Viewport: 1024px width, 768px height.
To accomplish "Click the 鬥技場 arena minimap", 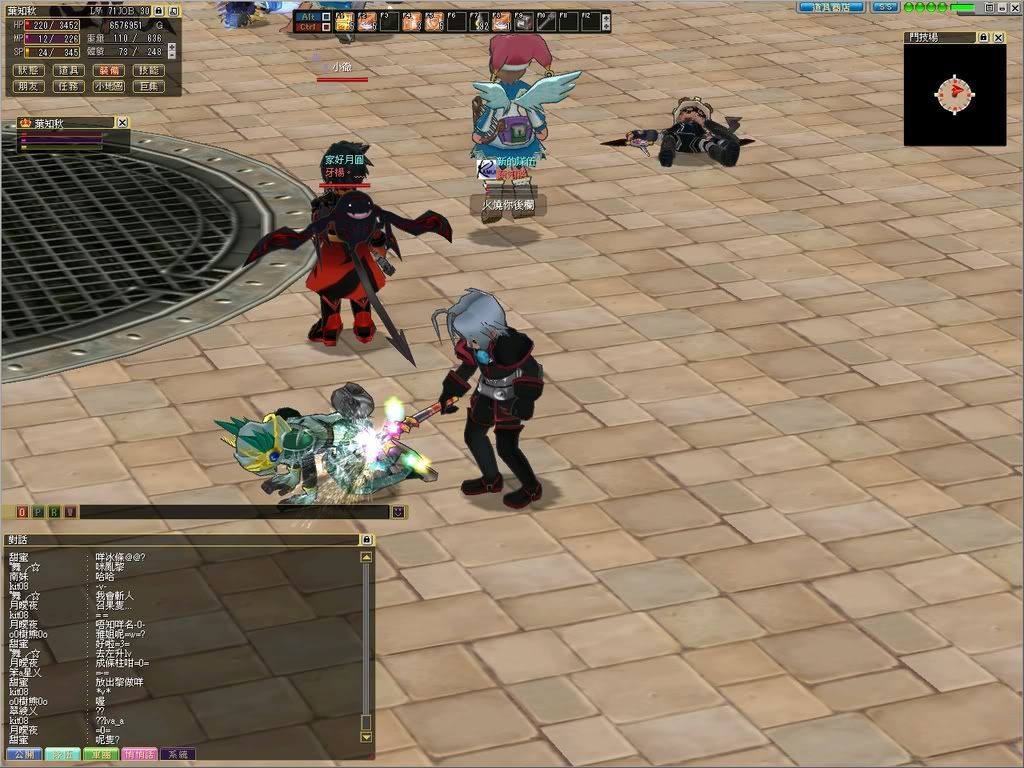I will [954, 94].
